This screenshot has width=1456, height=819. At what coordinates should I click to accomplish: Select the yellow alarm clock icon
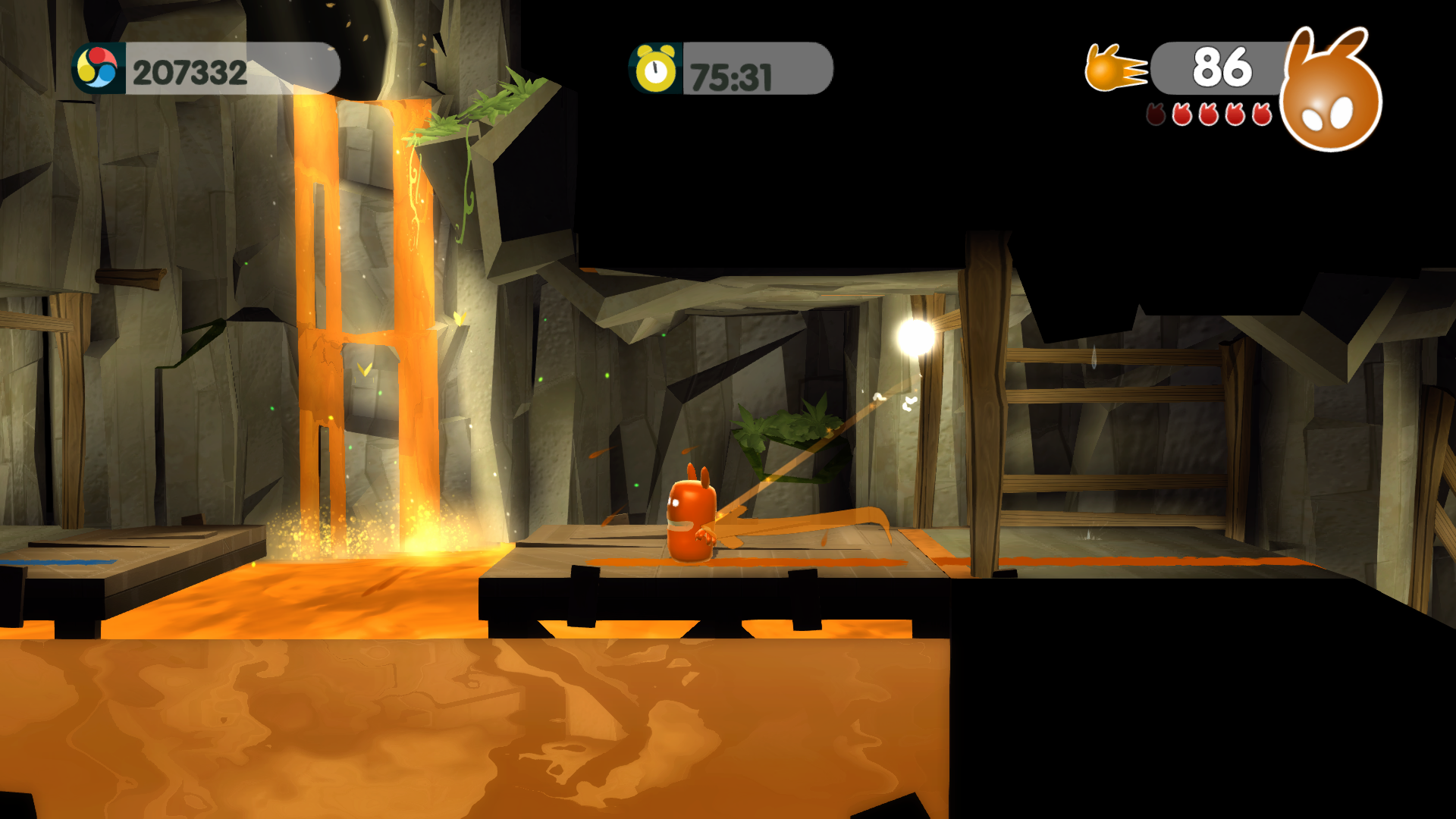(655, 69)
